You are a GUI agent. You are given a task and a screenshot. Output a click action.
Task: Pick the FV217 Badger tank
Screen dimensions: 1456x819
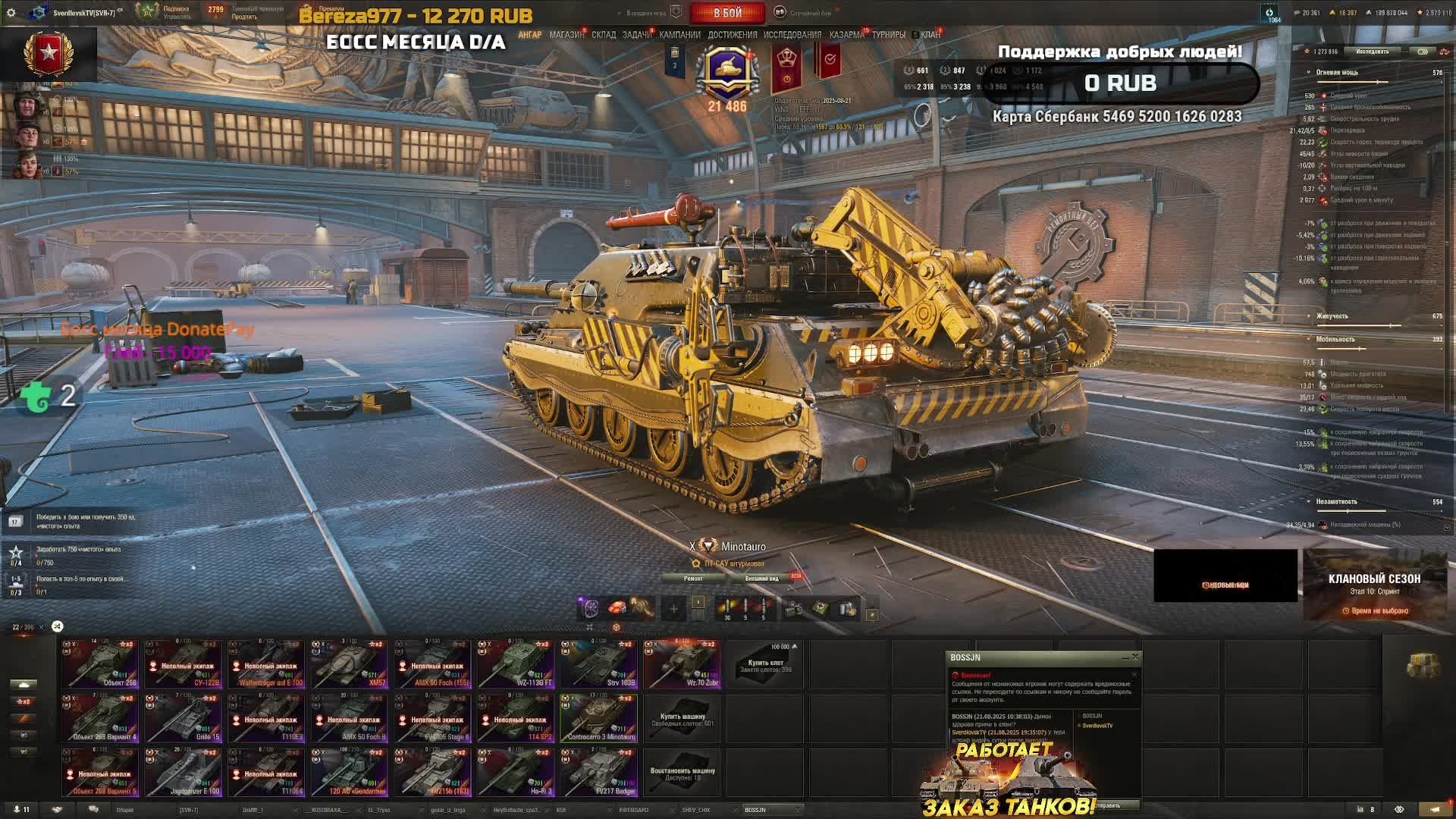599,772
